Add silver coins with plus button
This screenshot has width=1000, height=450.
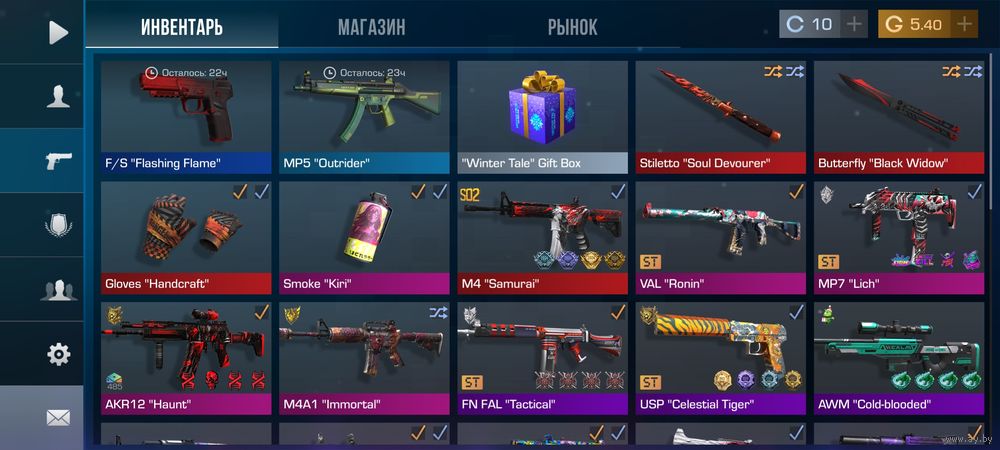[854, 24]
